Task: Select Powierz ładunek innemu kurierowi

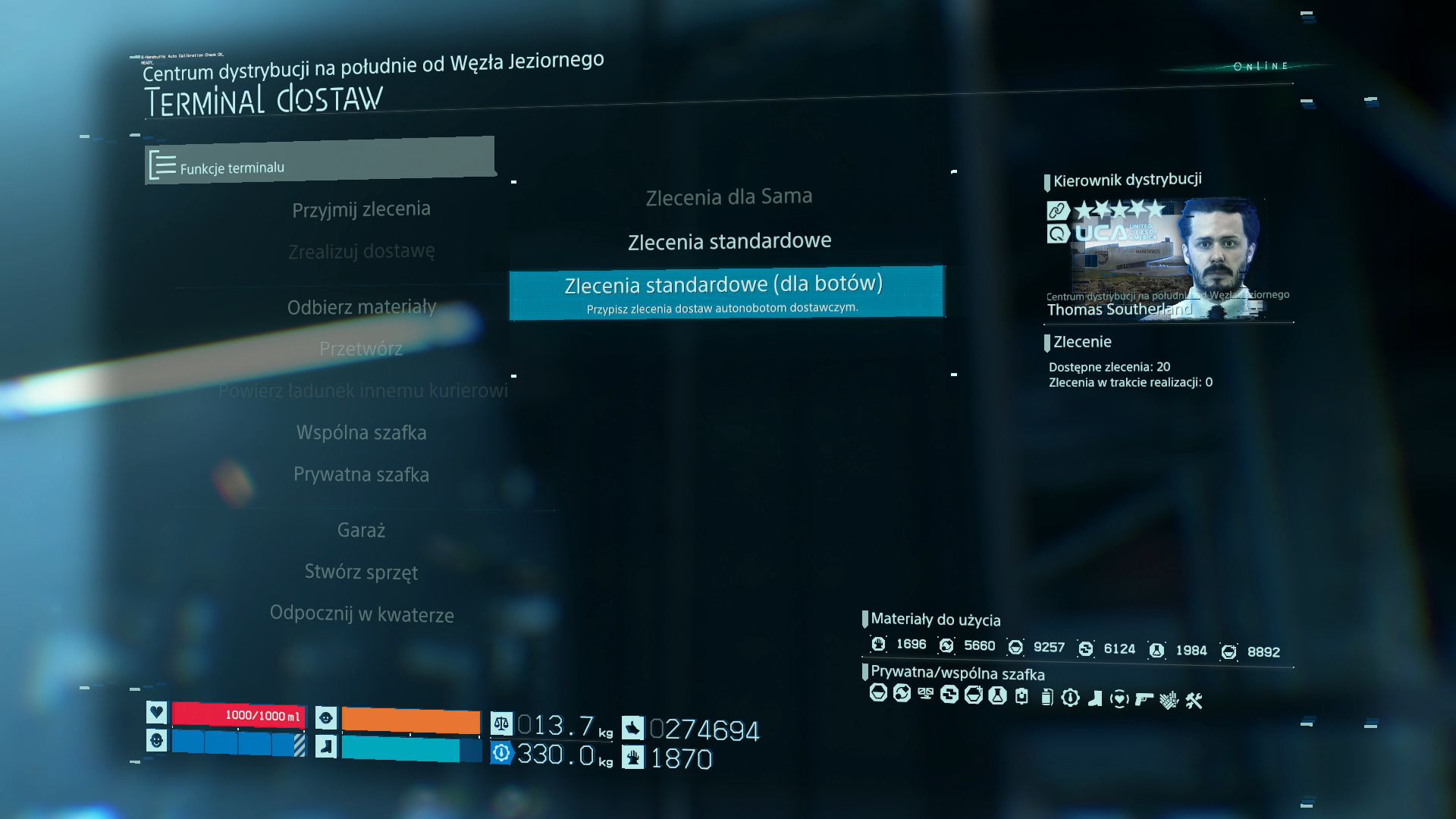Action: pos(362,391)
